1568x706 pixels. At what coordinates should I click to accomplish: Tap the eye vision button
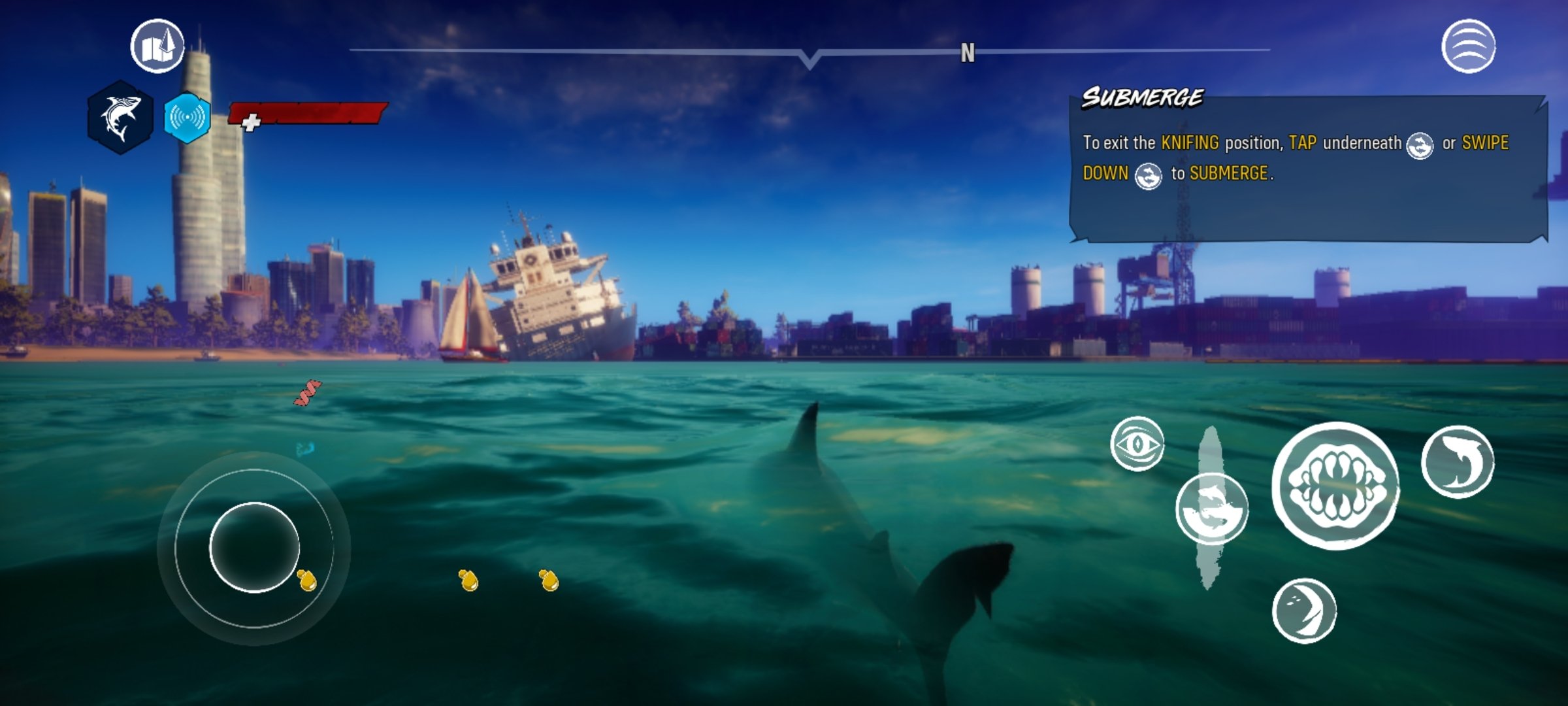[x=1137, y=444]
